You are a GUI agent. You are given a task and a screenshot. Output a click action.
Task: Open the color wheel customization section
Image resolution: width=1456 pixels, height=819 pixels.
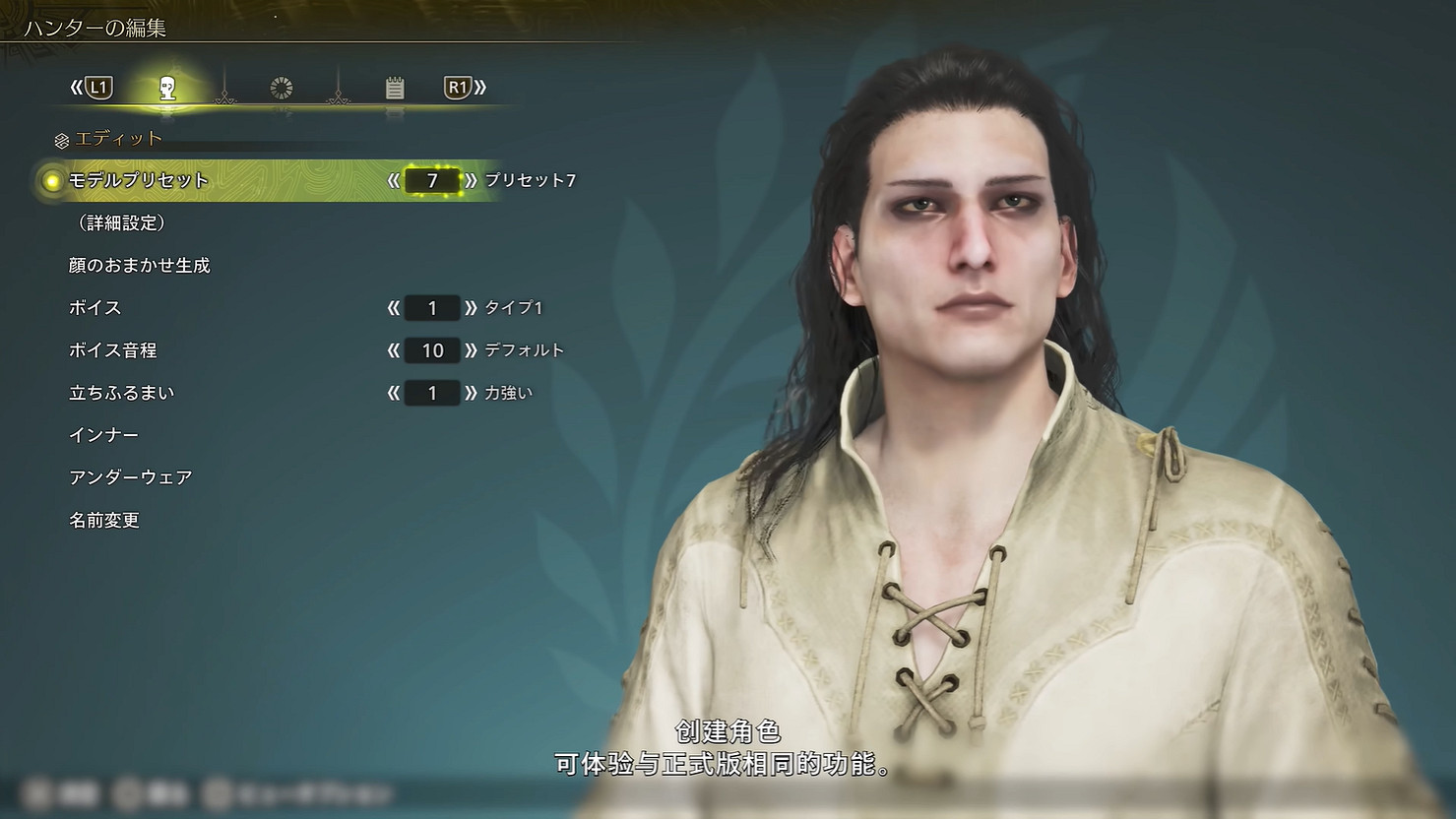pos(281,88)
